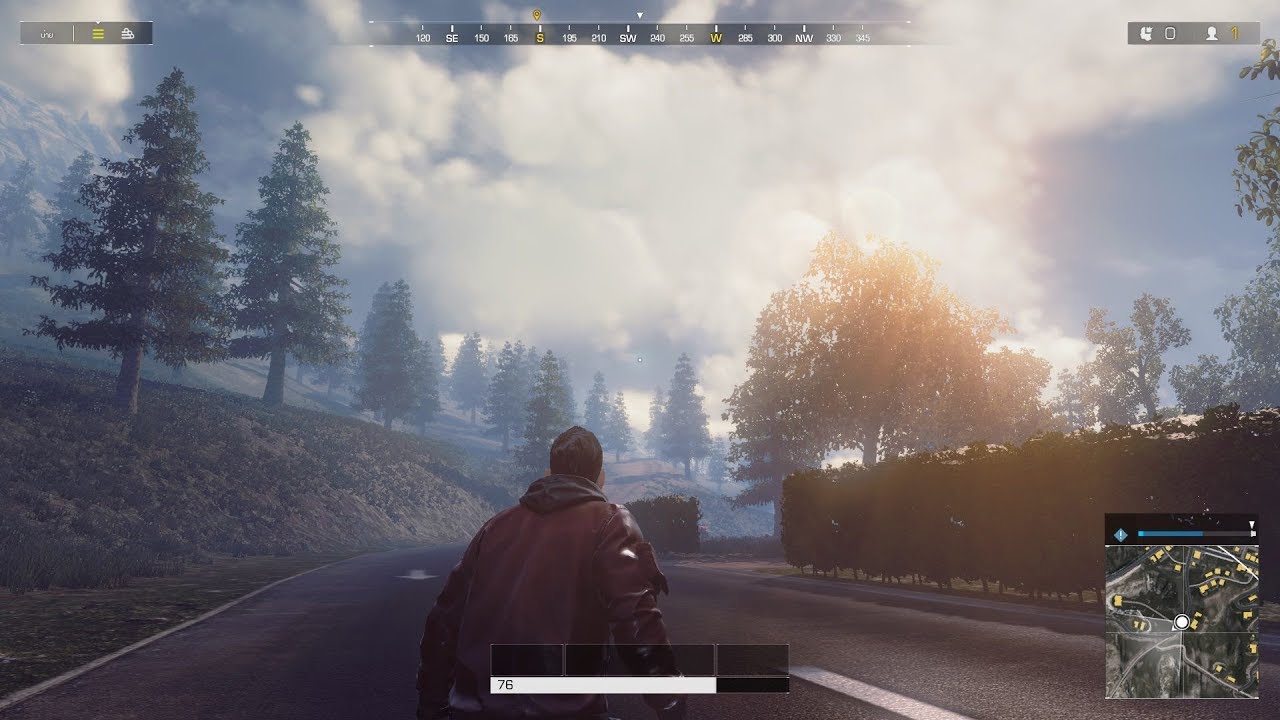Click the player position circle on the minimap
Viewport: 1280px width, 720px height.
click(x=1183, y=621)
